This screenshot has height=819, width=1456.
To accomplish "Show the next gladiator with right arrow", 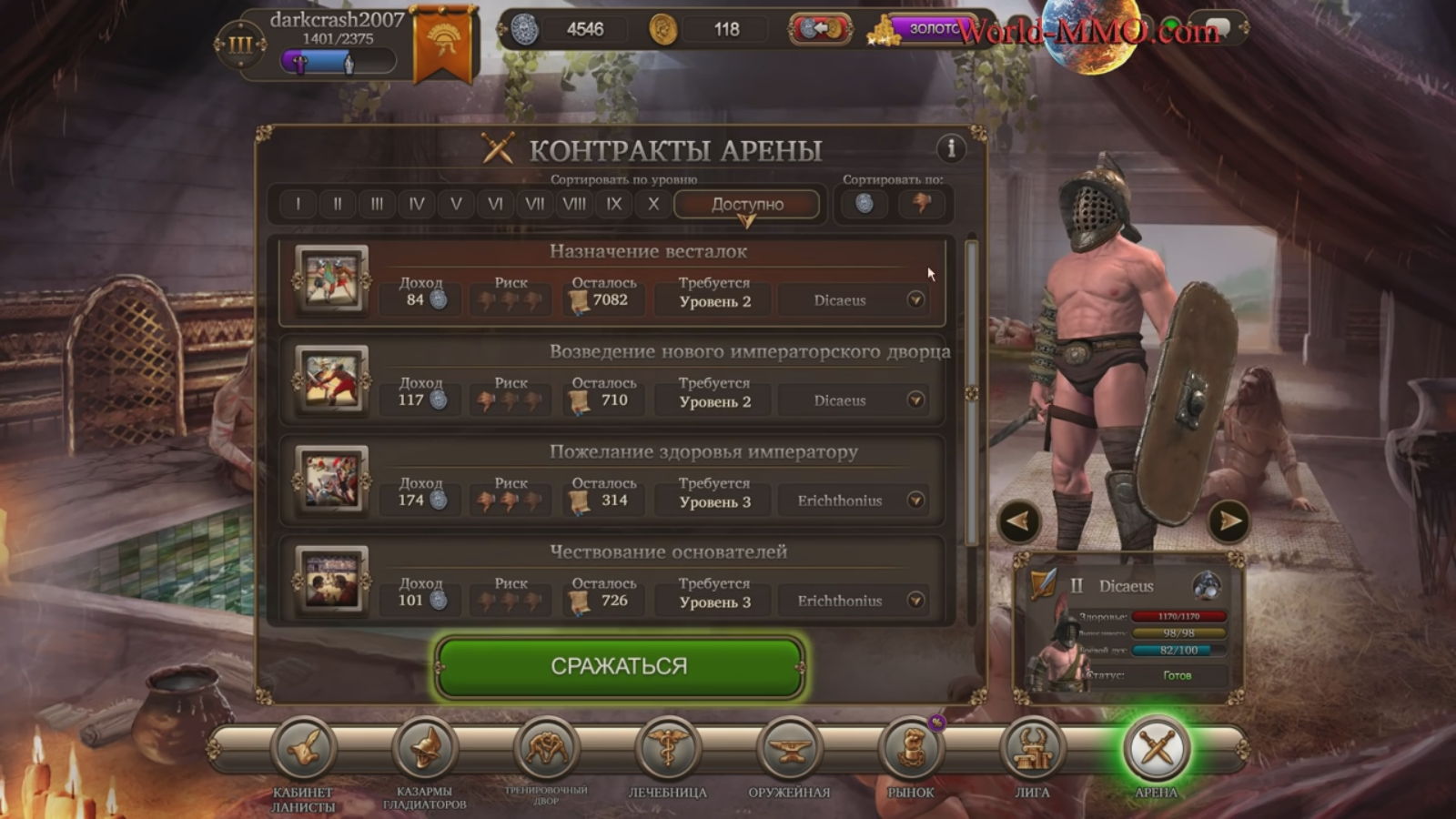I will [x=1228, y=521].
